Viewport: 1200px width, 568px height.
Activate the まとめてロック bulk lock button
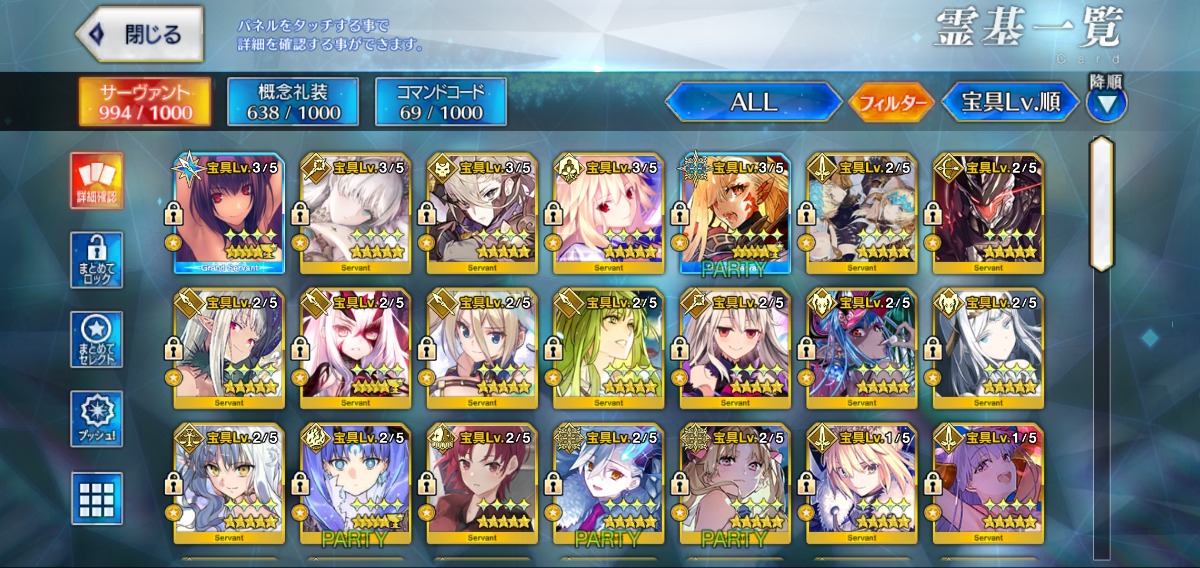pyautogui.click(x=97, y=260)
